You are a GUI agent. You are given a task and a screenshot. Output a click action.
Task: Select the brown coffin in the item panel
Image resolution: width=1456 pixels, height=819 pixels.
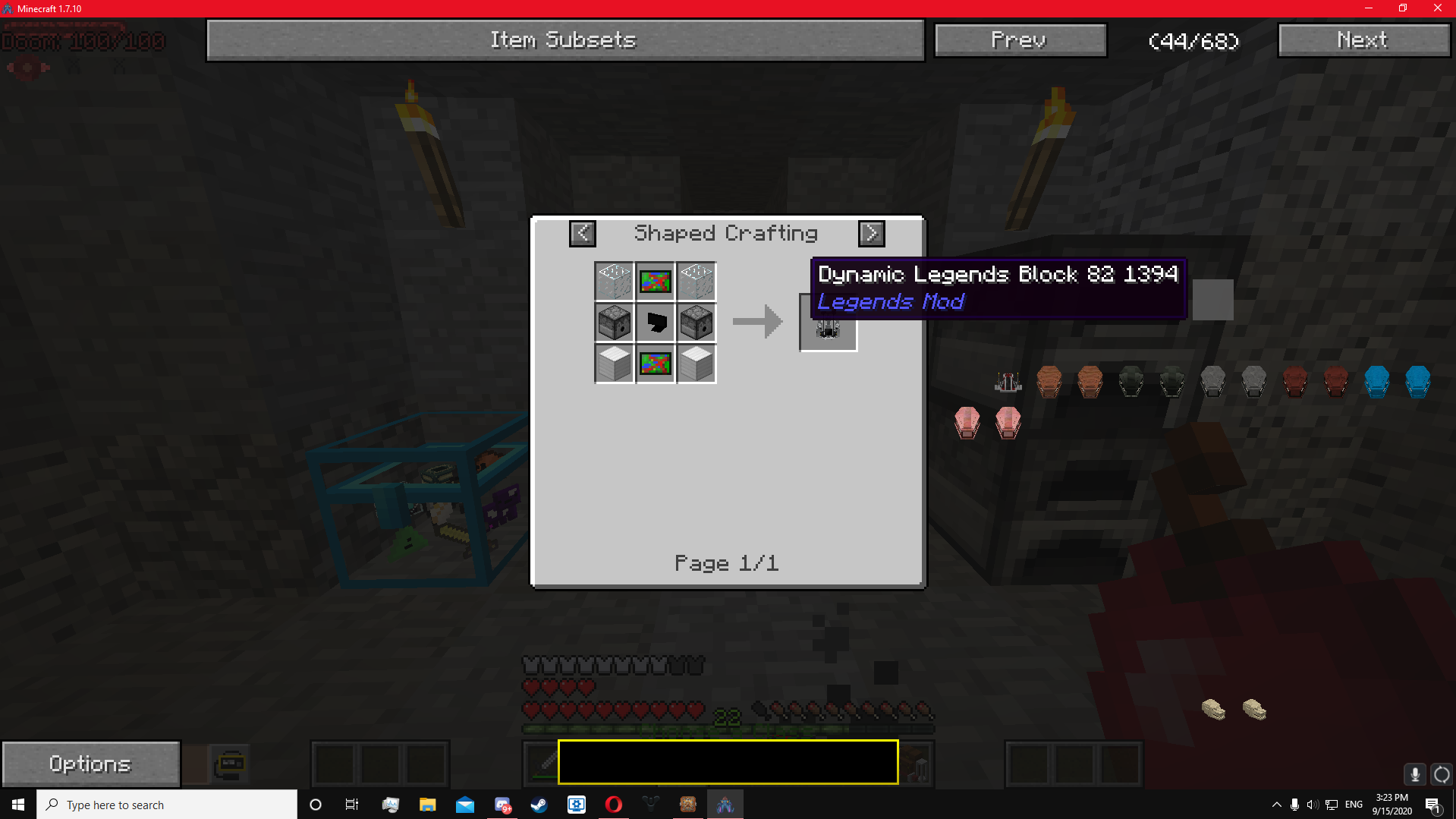tap(1049, 382)
